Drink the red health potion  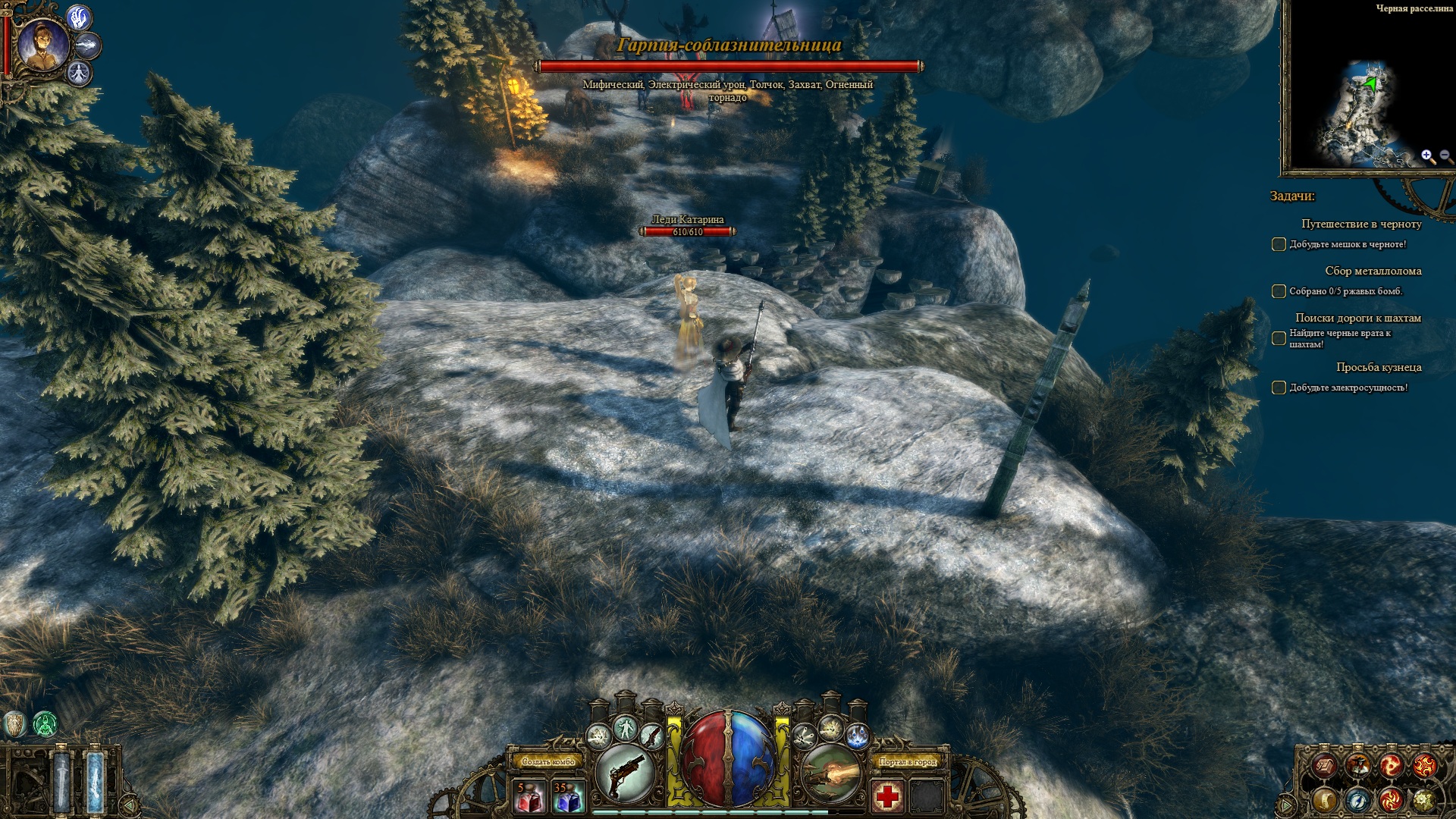(x=529, y=798)
